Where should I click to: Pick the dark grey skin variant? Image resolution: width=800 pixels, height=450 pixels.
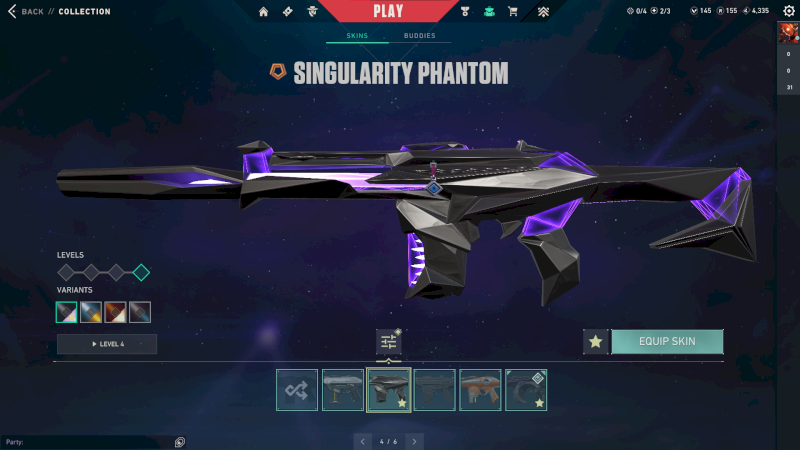point(140,312)
